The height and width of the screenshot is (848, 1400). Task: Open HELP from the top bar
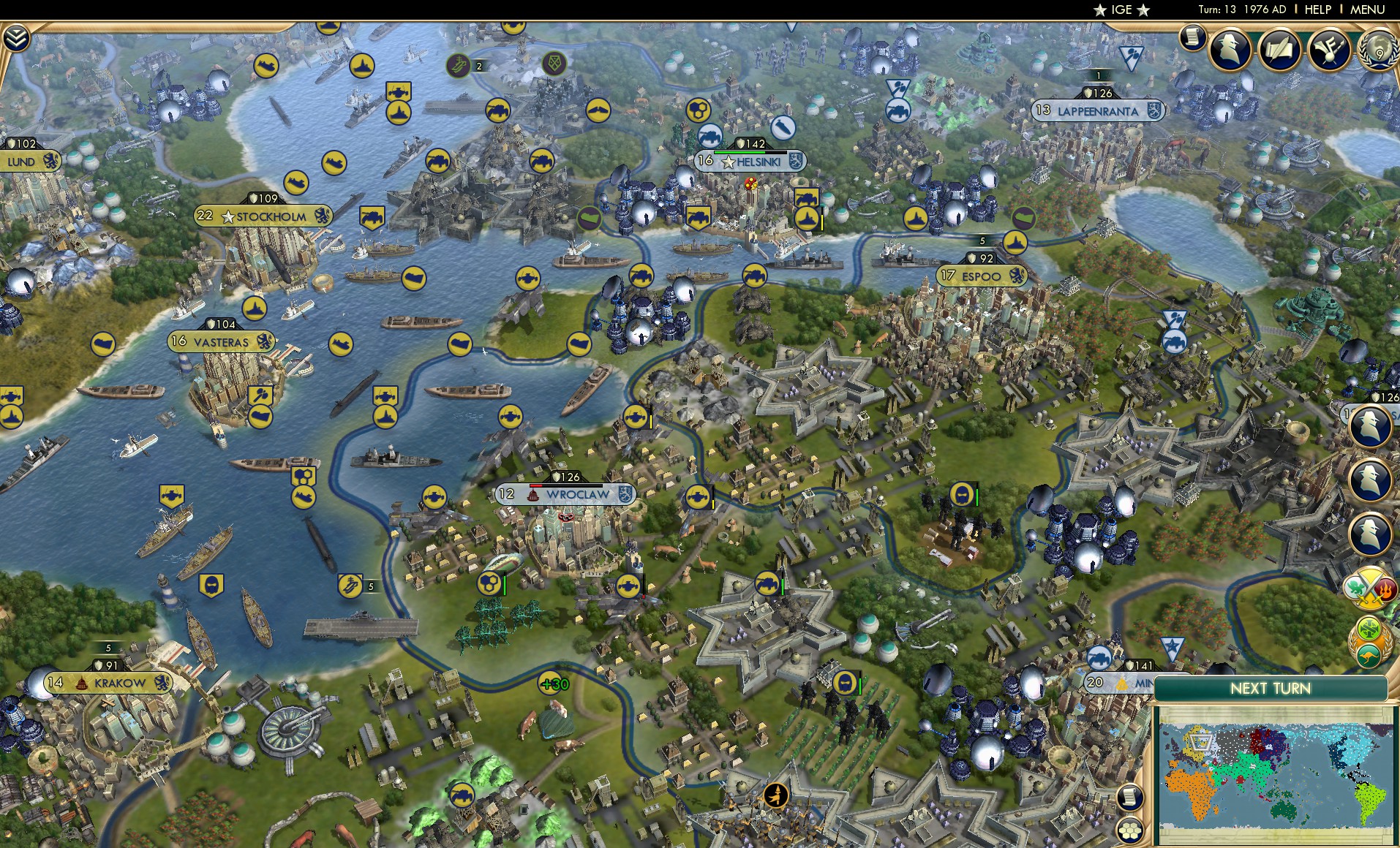(x=1318, y=10)
